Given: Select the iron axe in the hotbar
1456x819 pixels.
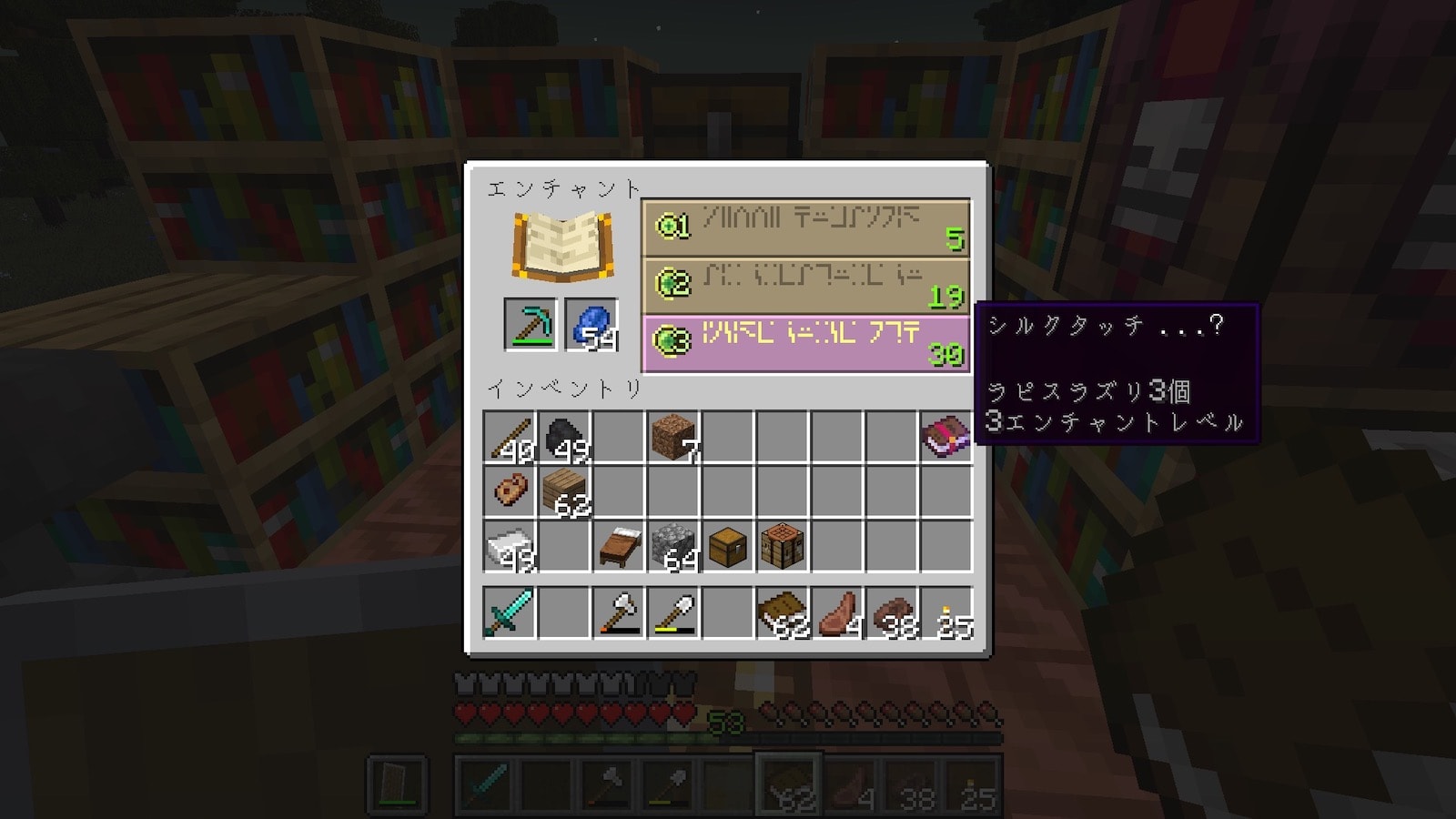Looking at the screenshot, I should pyautogui.click(x=619, y=612).
